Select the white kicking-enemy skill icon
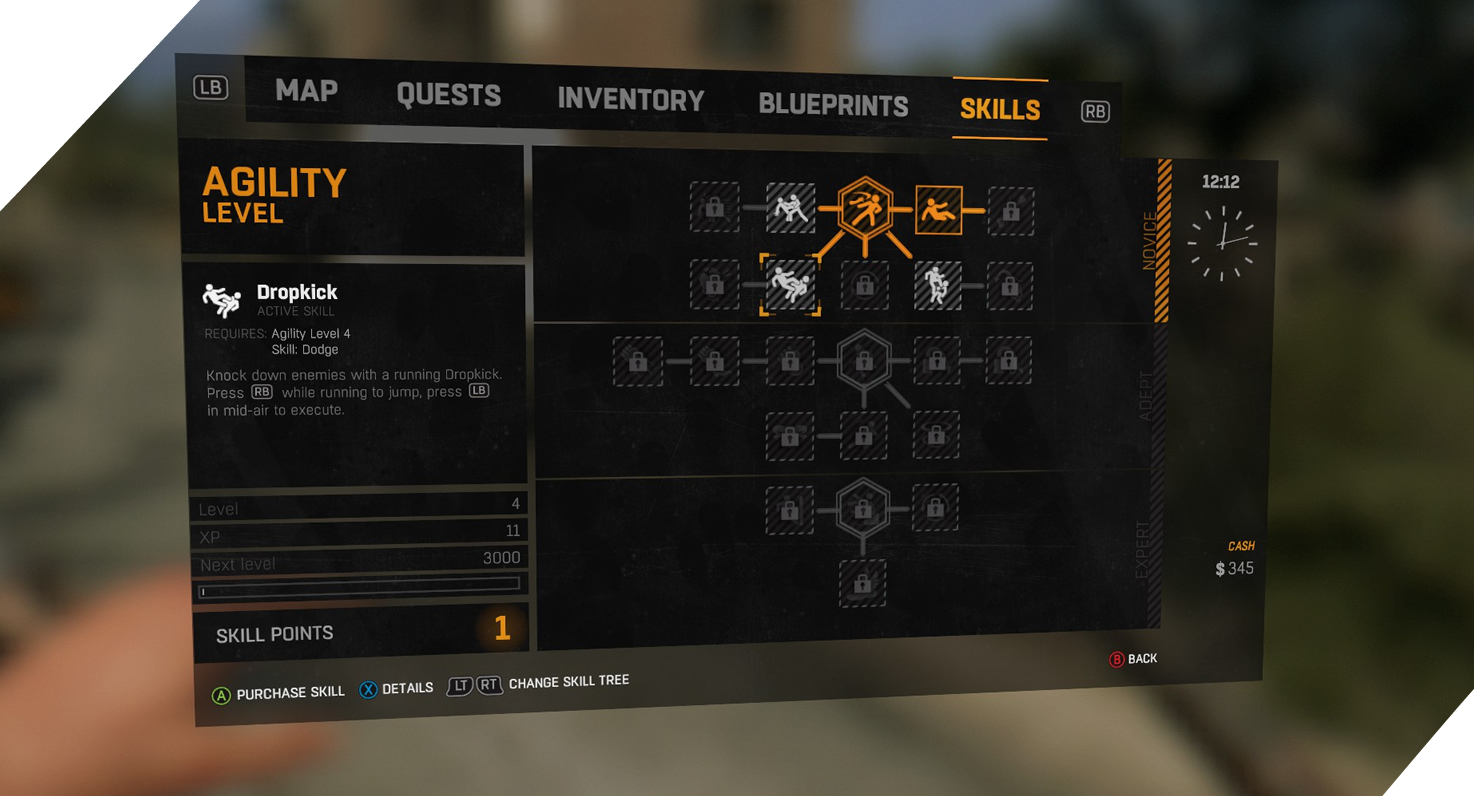Viewport: 1474px width, 796px height. click(790, 208)
